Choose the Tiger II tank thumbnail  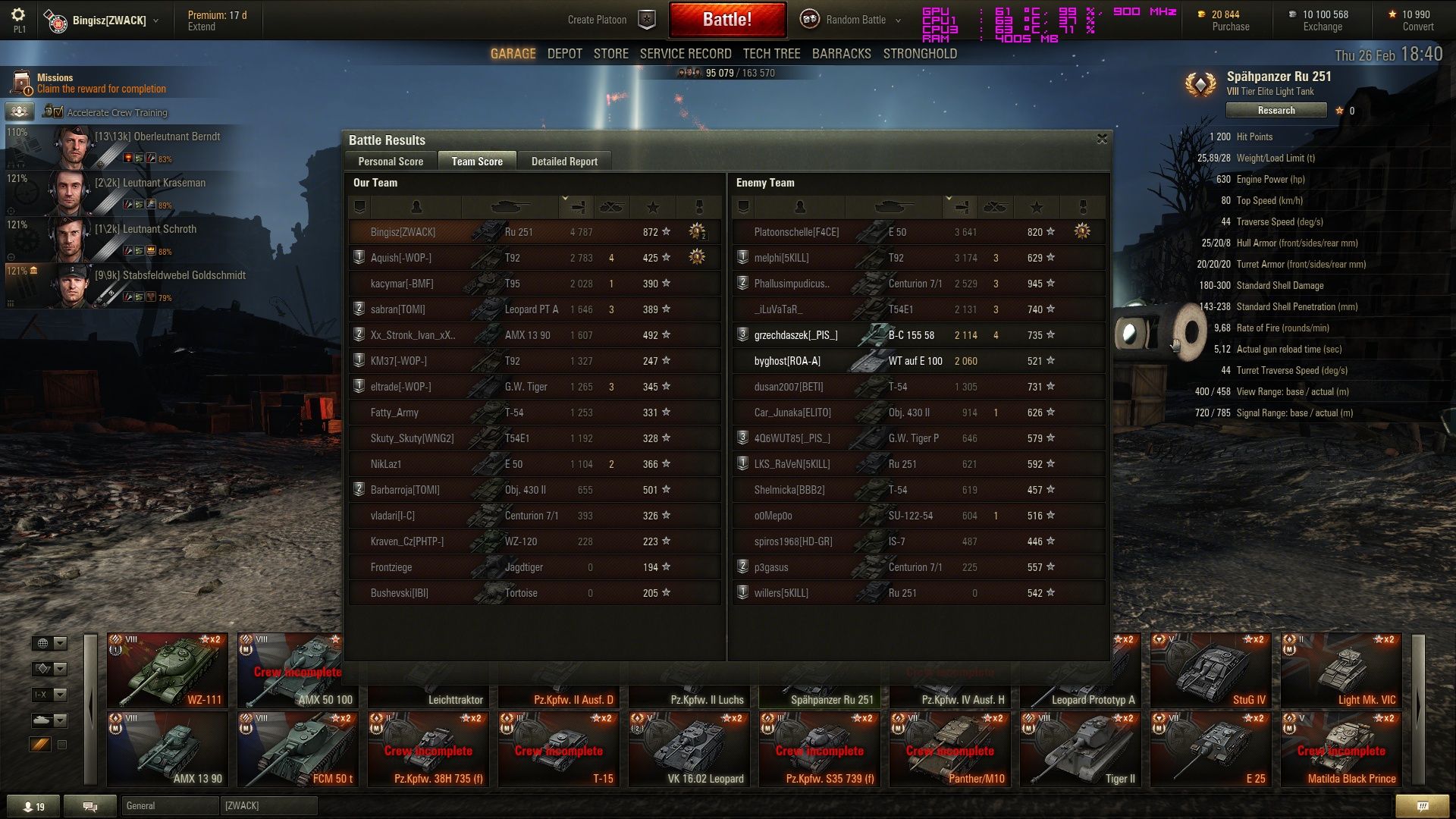1080,748
